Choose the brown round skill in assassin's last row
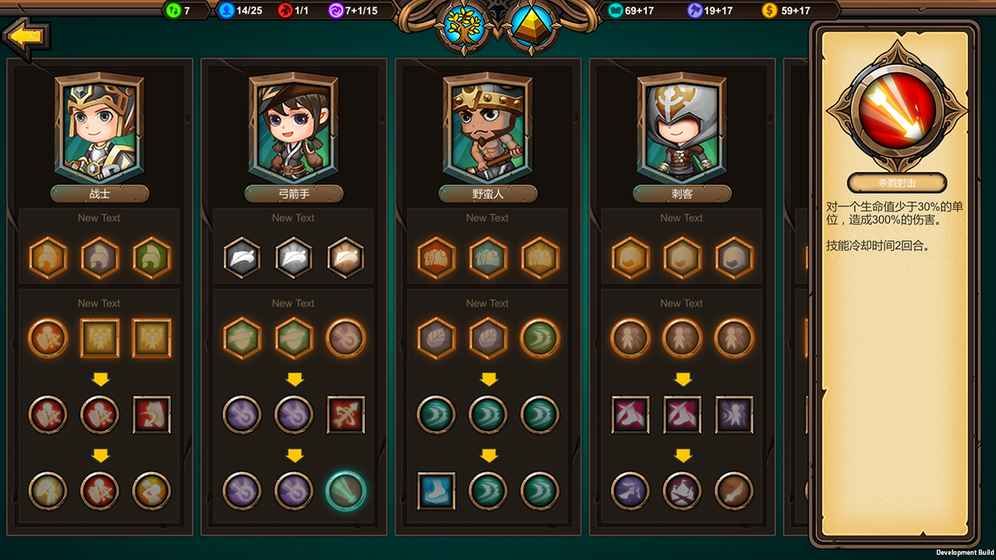The width and height of the screenshot is (996, 560). (734, 491)
